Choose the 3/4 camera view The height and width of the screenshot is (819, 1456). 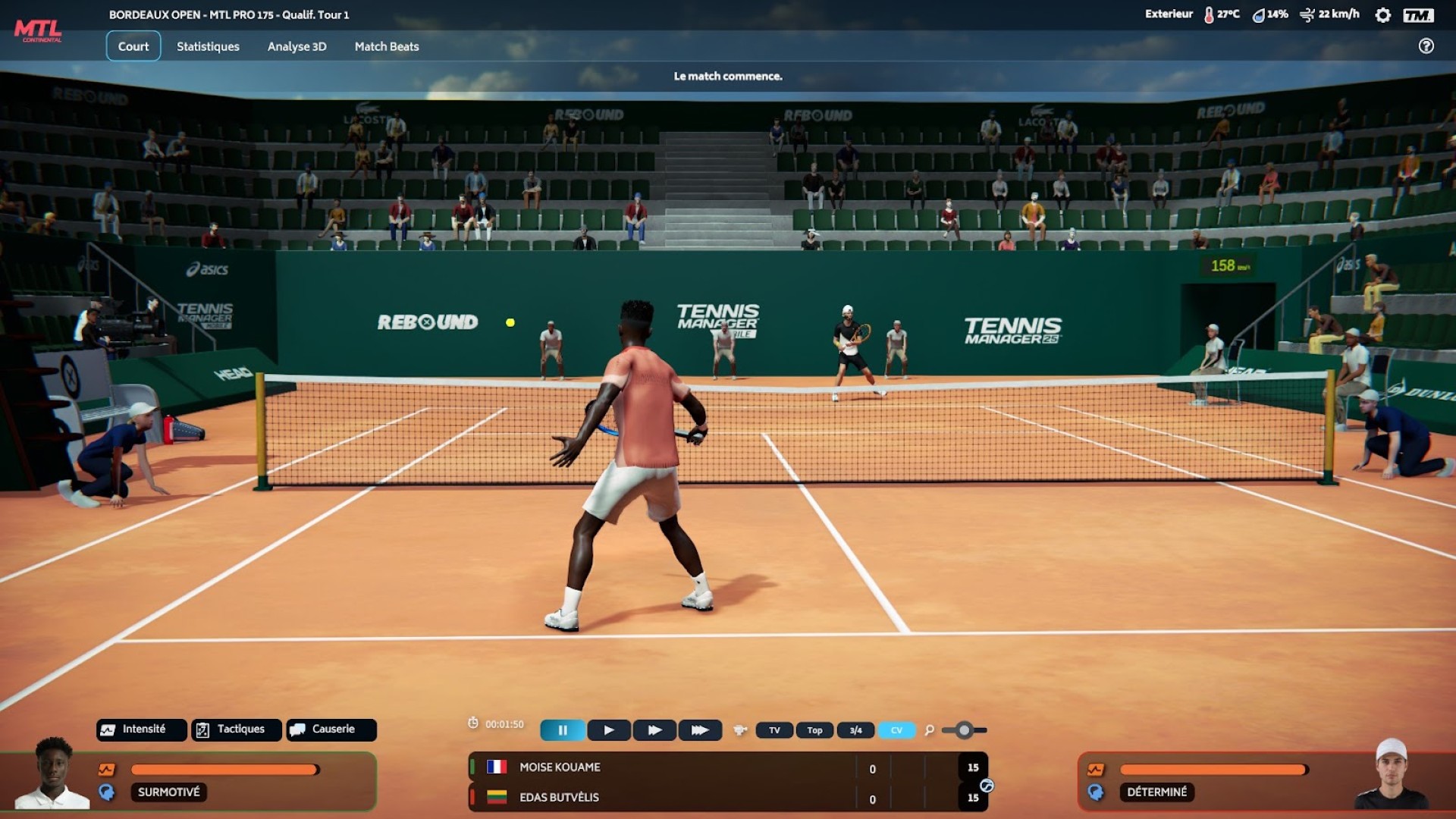click(855, 730)
